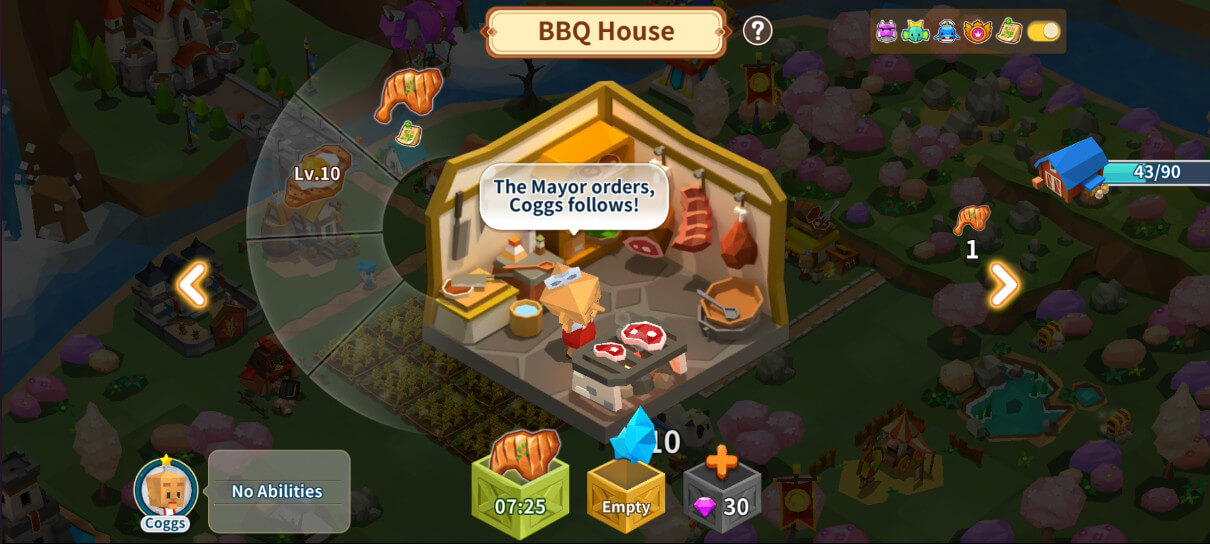Viewport: 1210px width, 544px height.
Task: Click the green recipe note icon
Action: point(1009,31)
